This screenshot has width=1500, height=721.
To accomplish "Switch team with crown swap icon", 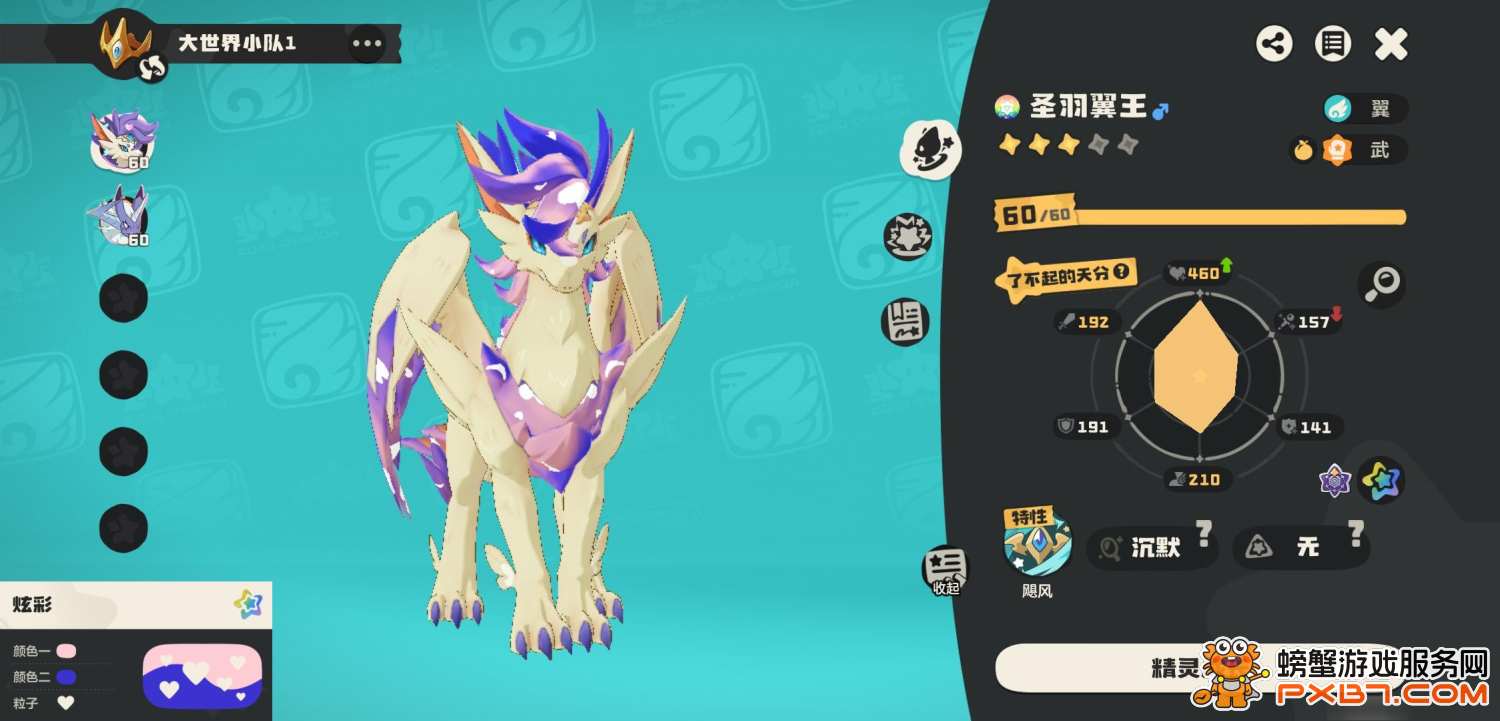I will [153, 67].
